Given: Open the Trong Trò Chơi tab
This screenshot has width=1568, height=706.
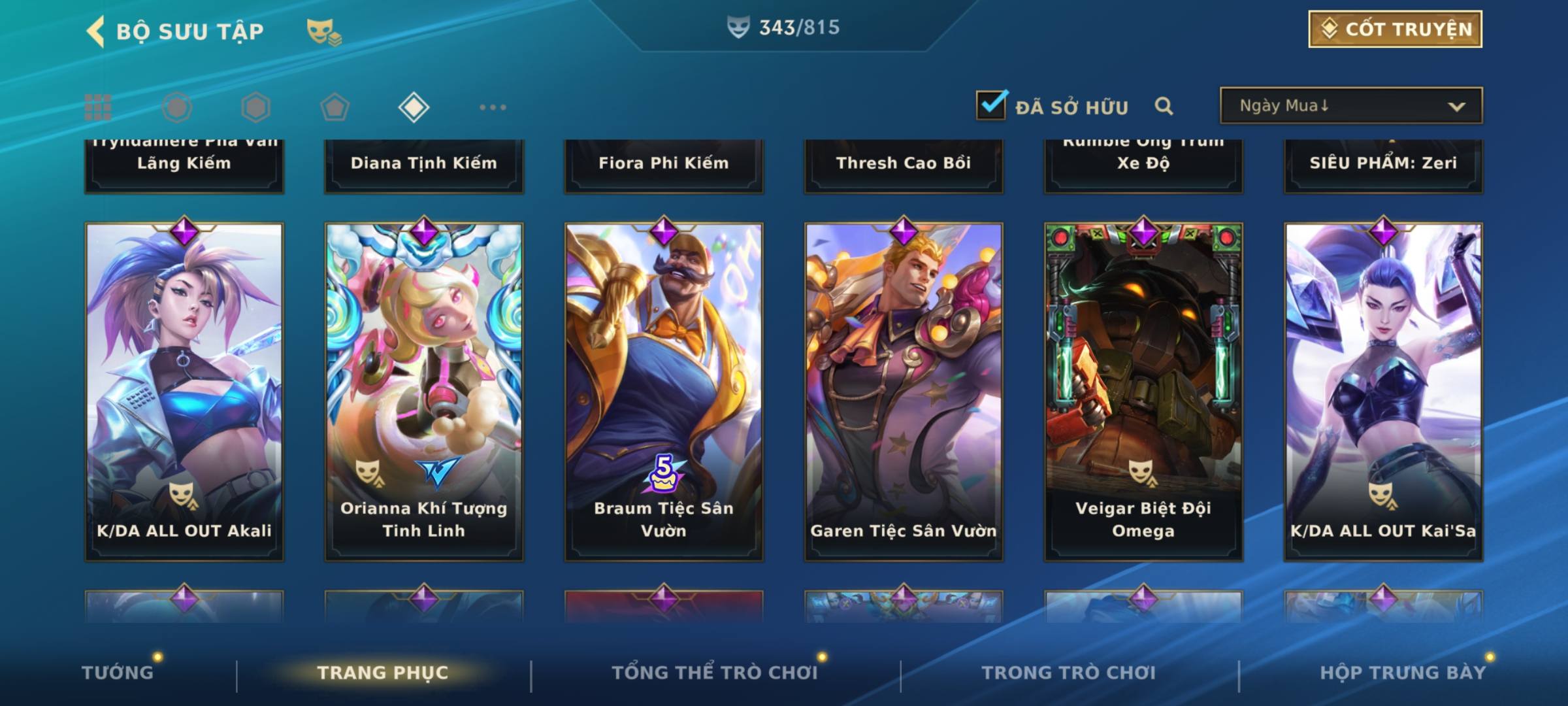Looking at the screenshot, I should [1069, 672].
